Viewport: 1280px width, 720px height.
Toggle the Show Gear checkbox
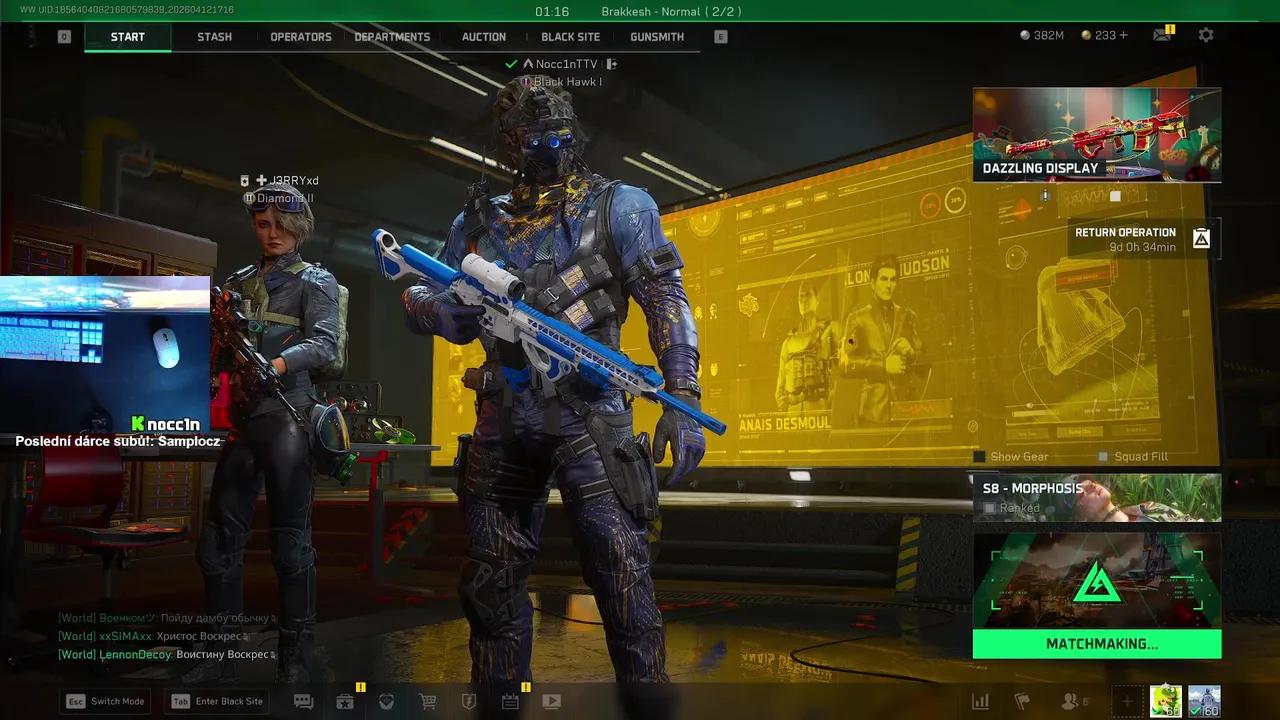click(980, 457)
